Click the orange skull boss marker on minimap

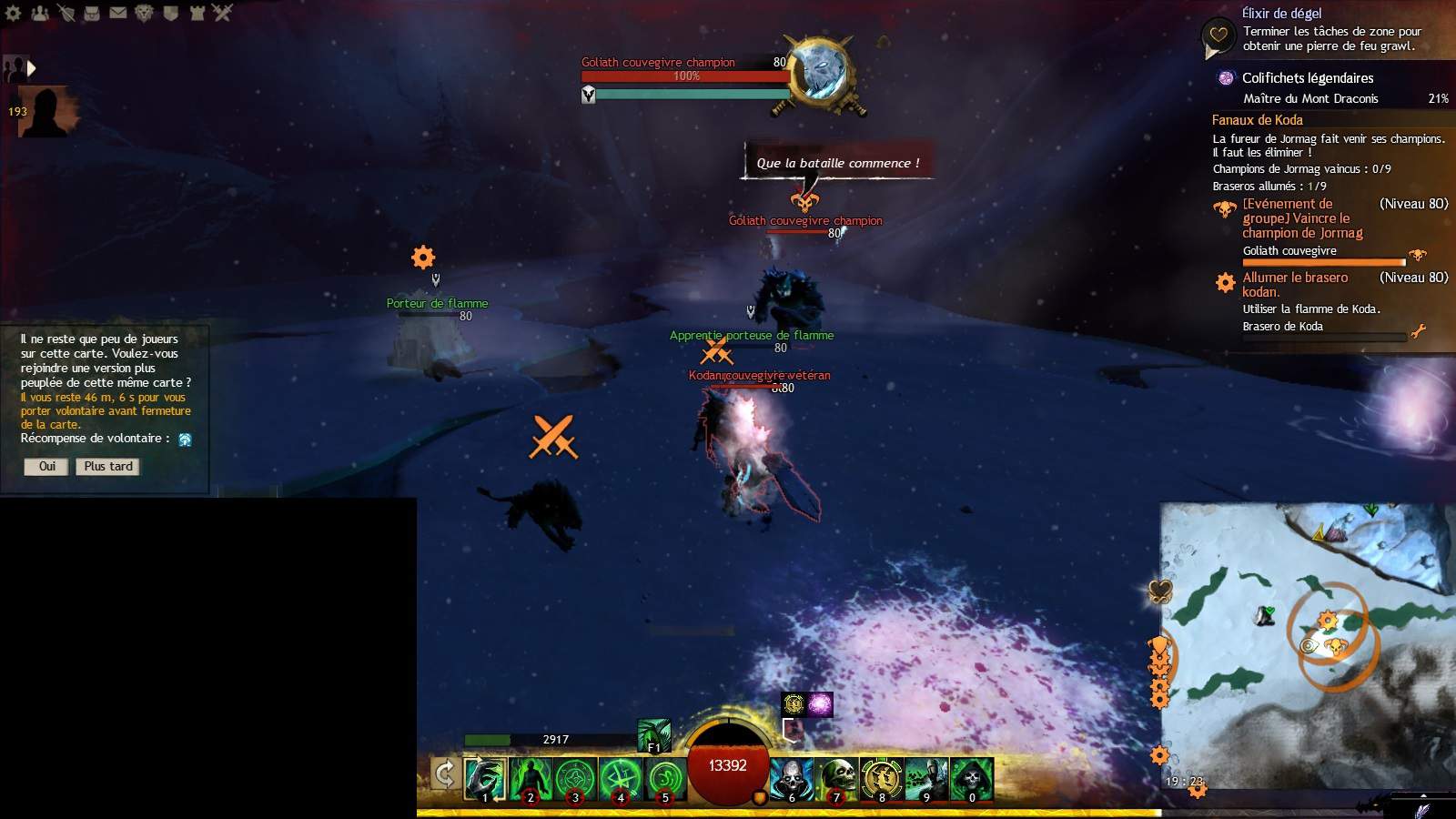pyautogui.click(x=1335, y=646)
